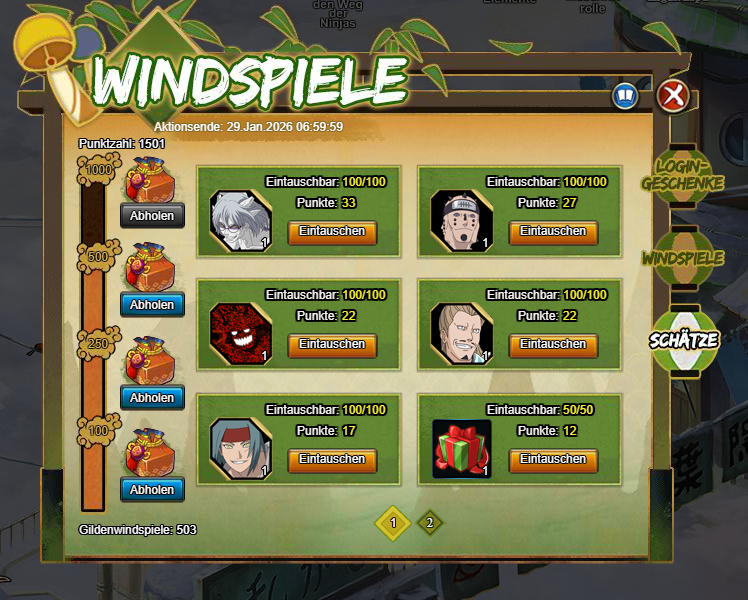
Task: Collect the 100-point reward bag
Action: (152, 490)
